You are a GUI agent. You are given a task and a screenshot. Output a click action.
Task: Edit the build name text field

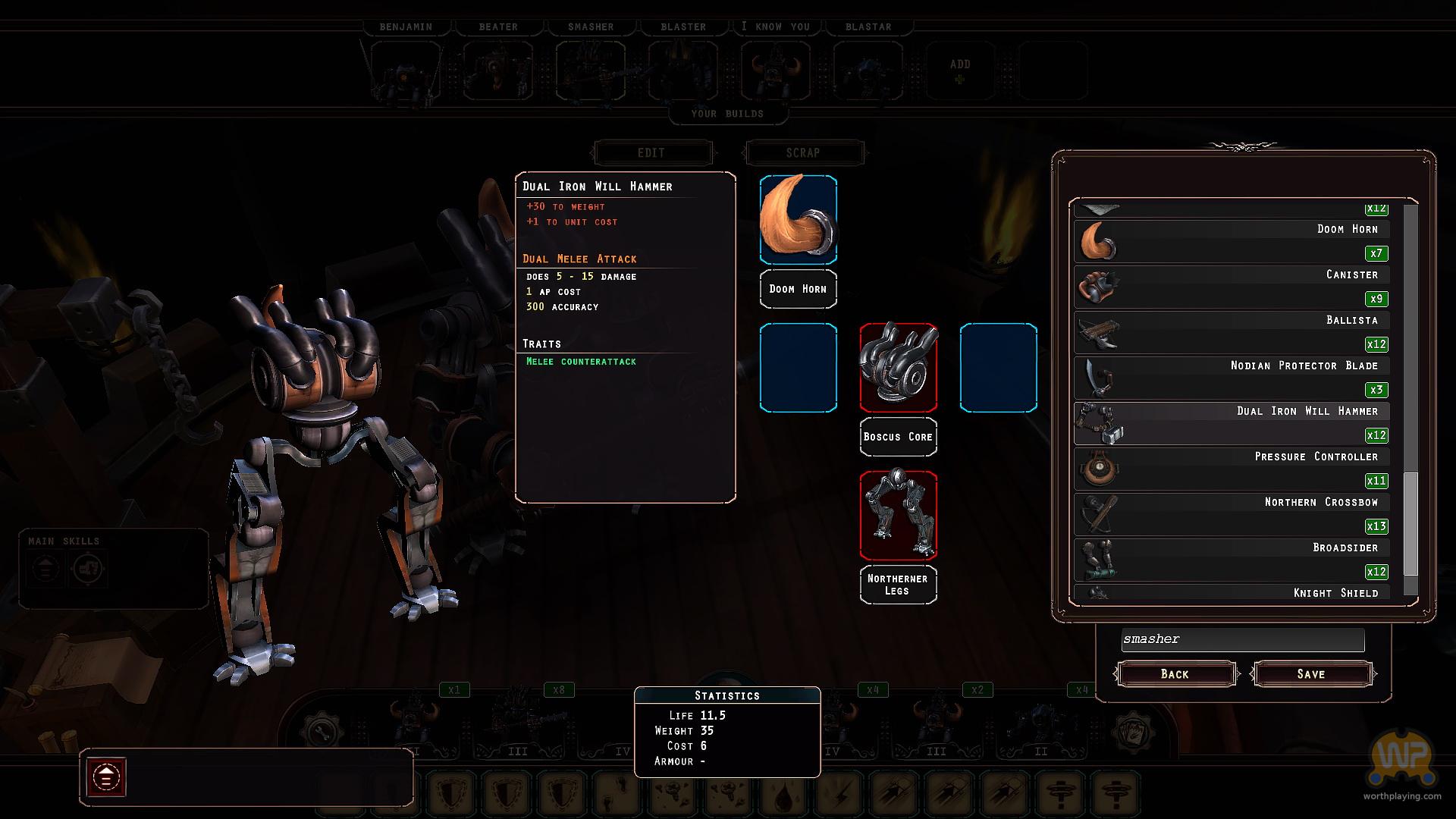(x=1242, y=639)
